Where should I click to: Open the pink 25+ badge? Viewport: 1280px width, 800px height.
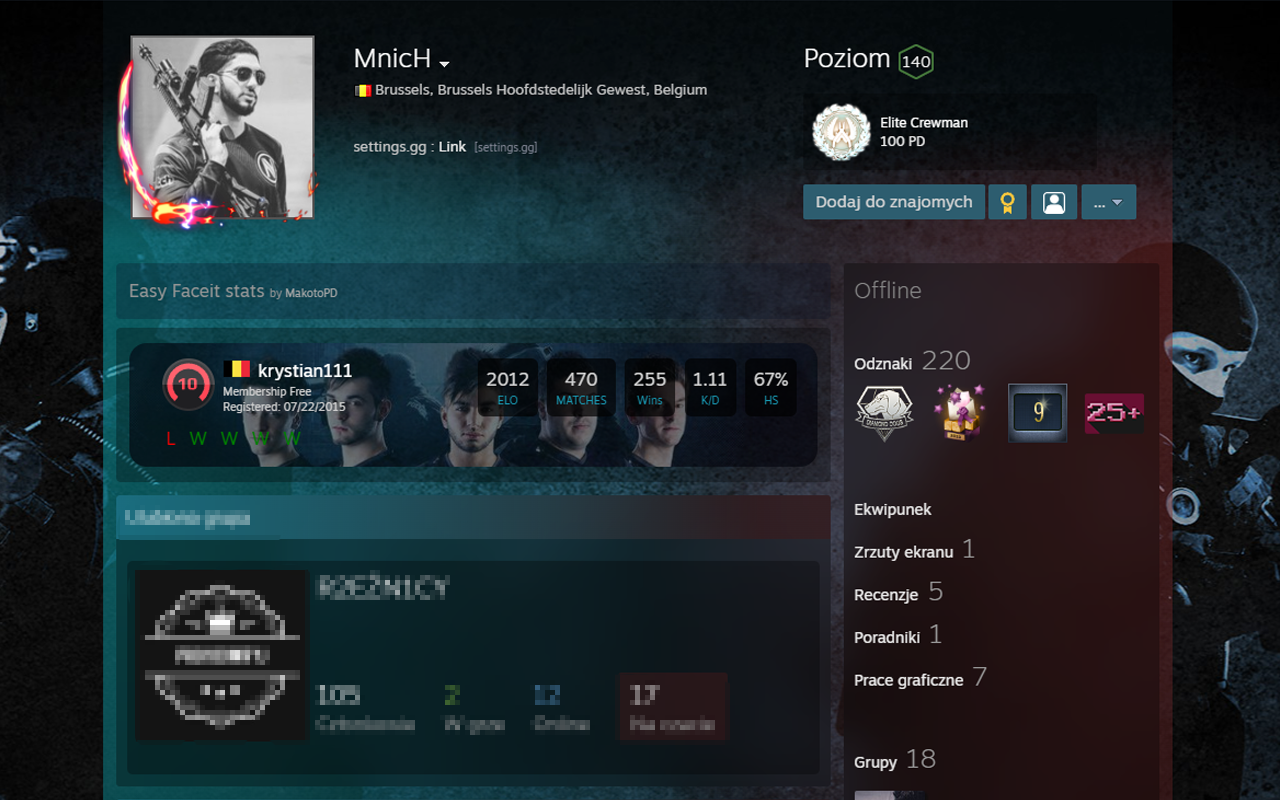(x=1114, y=412)
